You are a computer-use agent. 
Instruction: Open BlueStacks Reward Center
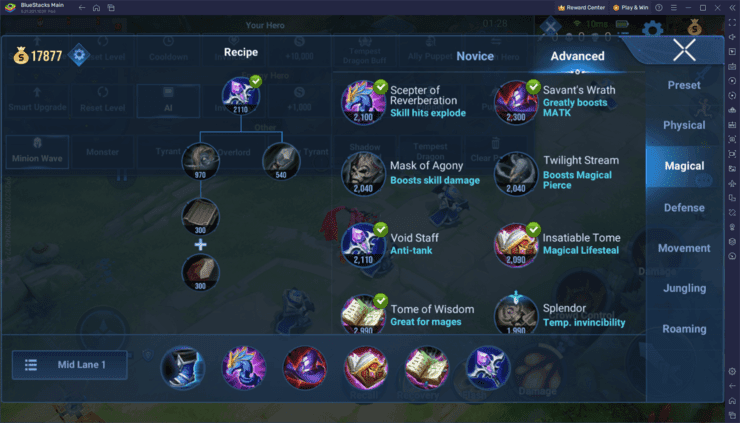click(584, 6)
